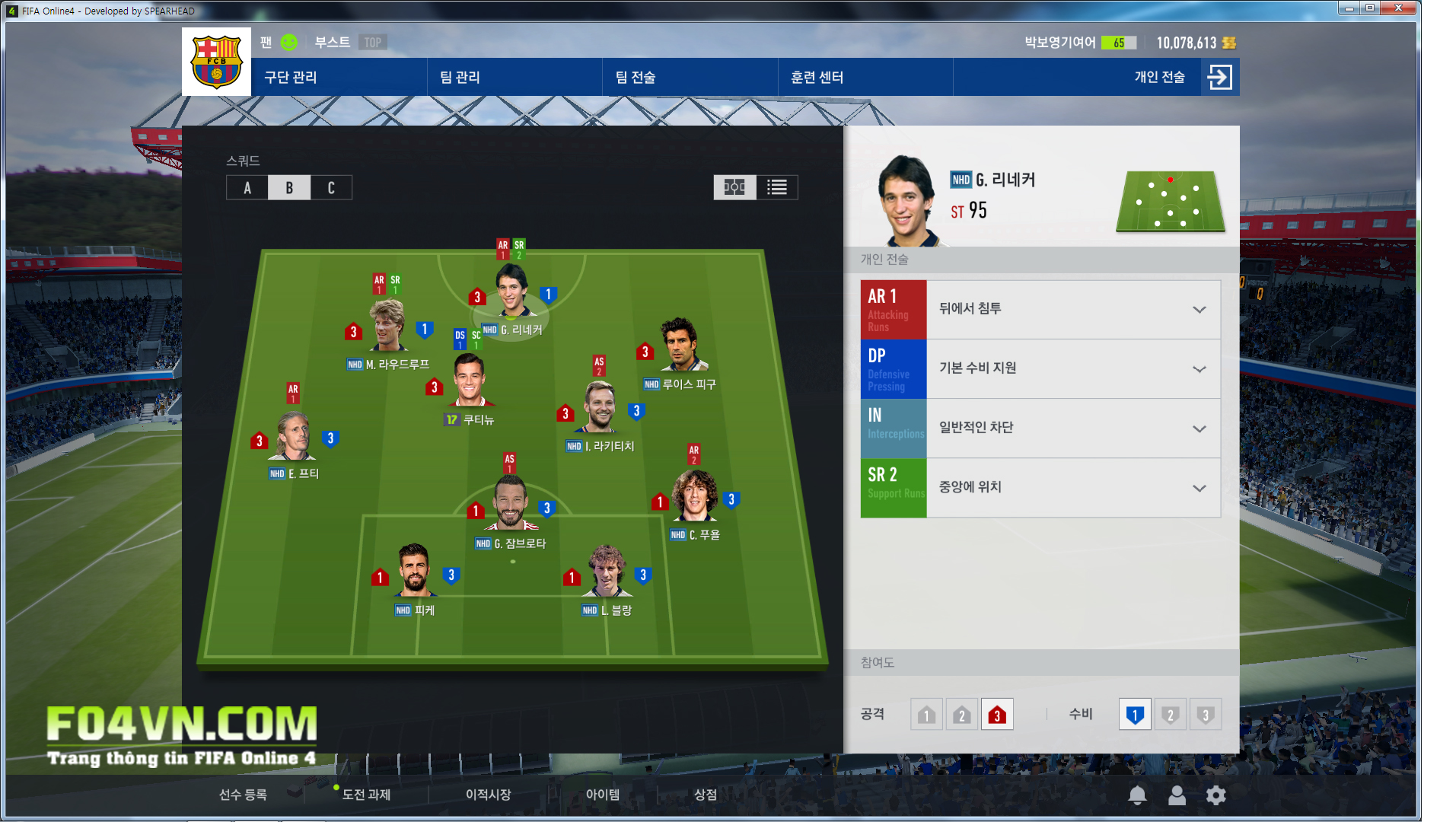The height and width of the screenshot is (822, 1456).
Task: Open the 훈련 센터 menu
Action: 817,78
